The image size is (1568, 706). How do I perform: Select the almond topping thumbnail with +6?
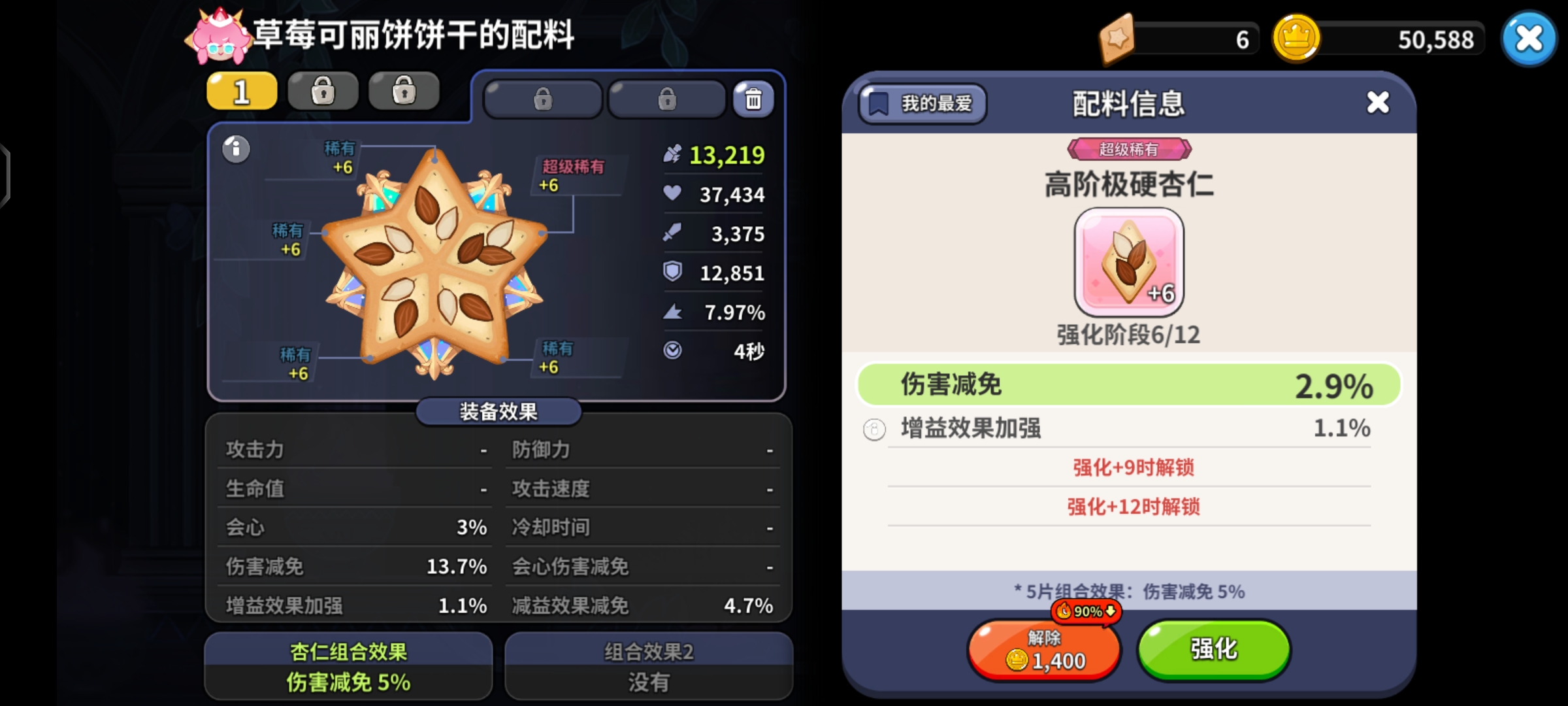1129,261
